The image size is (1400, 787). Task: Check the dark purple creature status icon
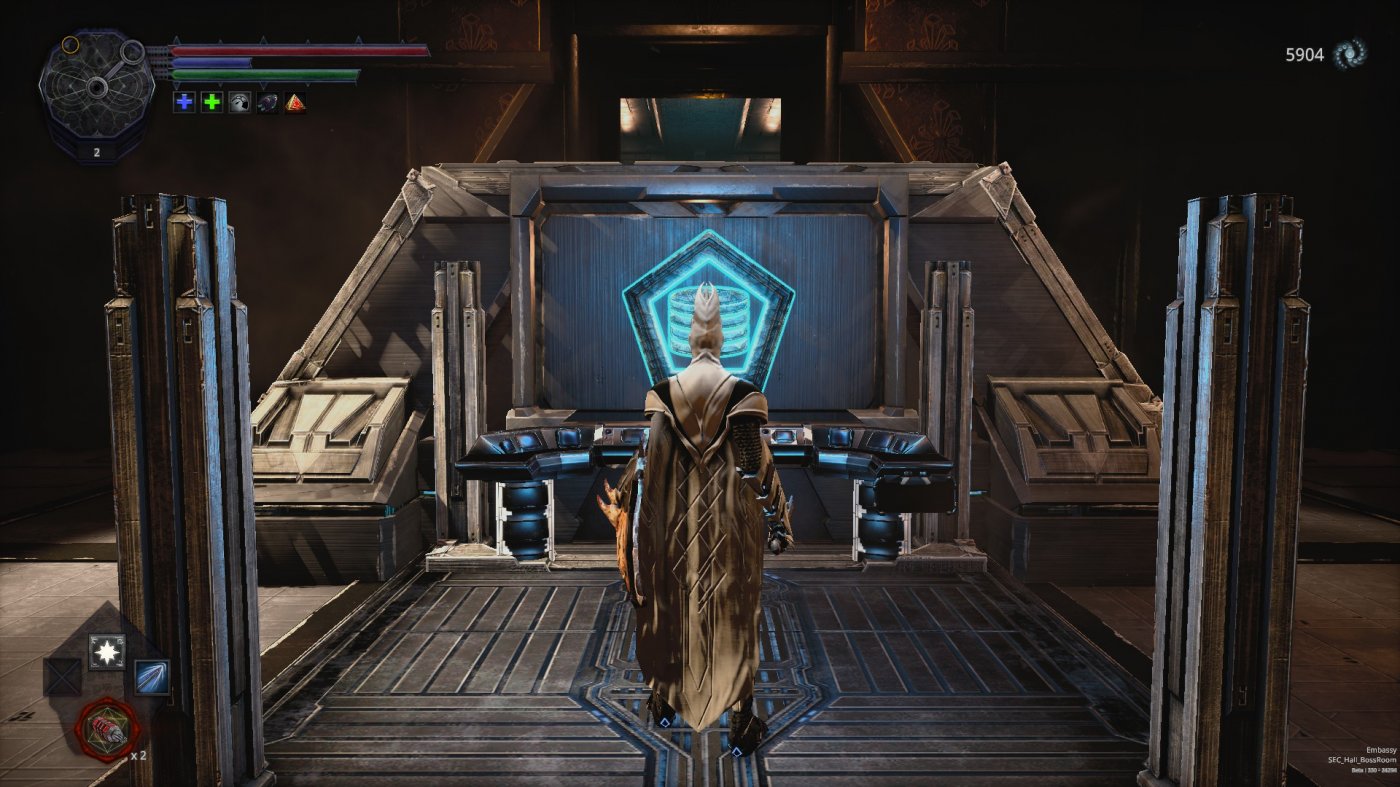click(x=267, y=102)
